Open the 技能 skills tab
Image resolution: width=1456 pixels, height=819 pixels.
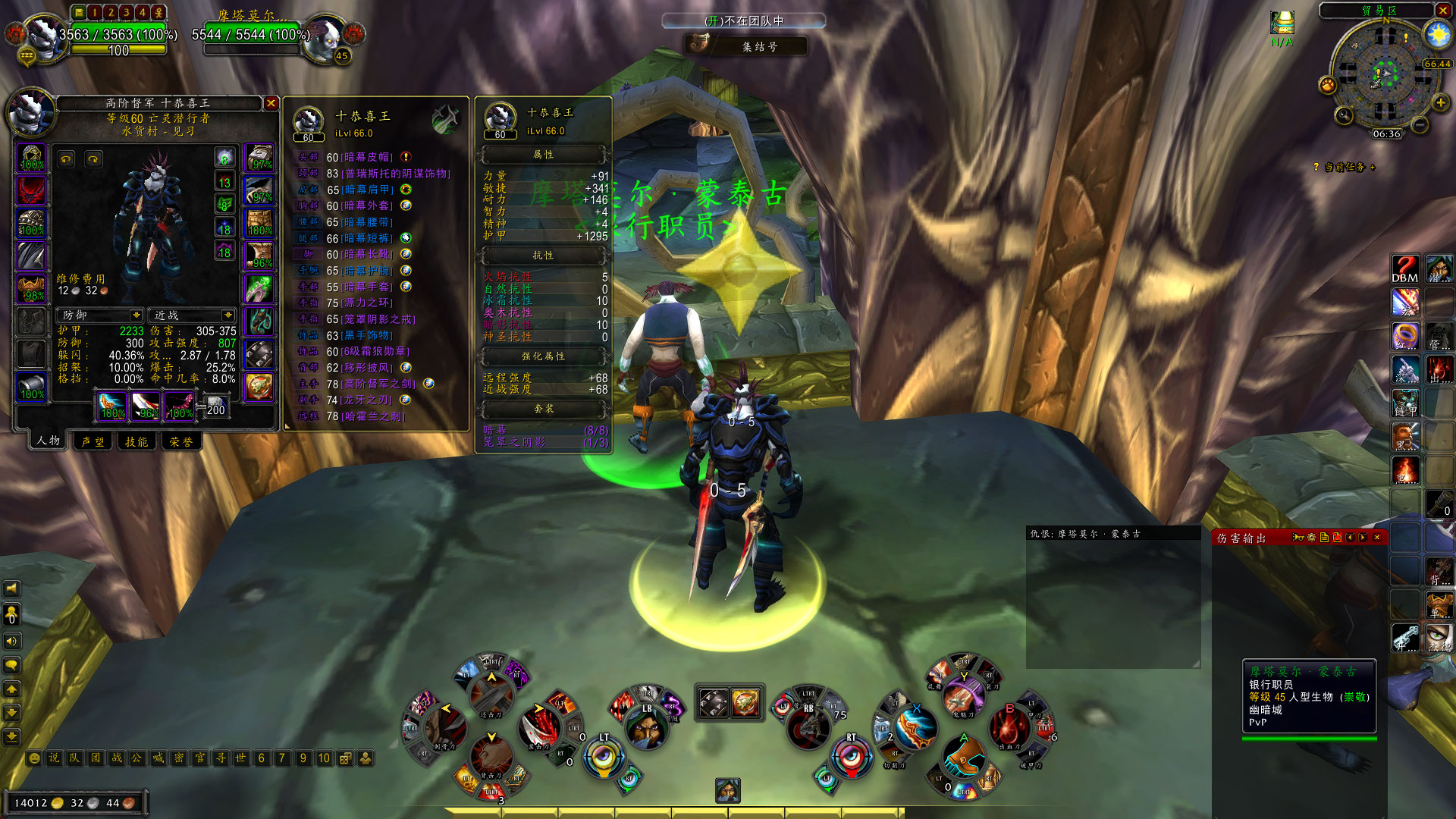(136, 441)
